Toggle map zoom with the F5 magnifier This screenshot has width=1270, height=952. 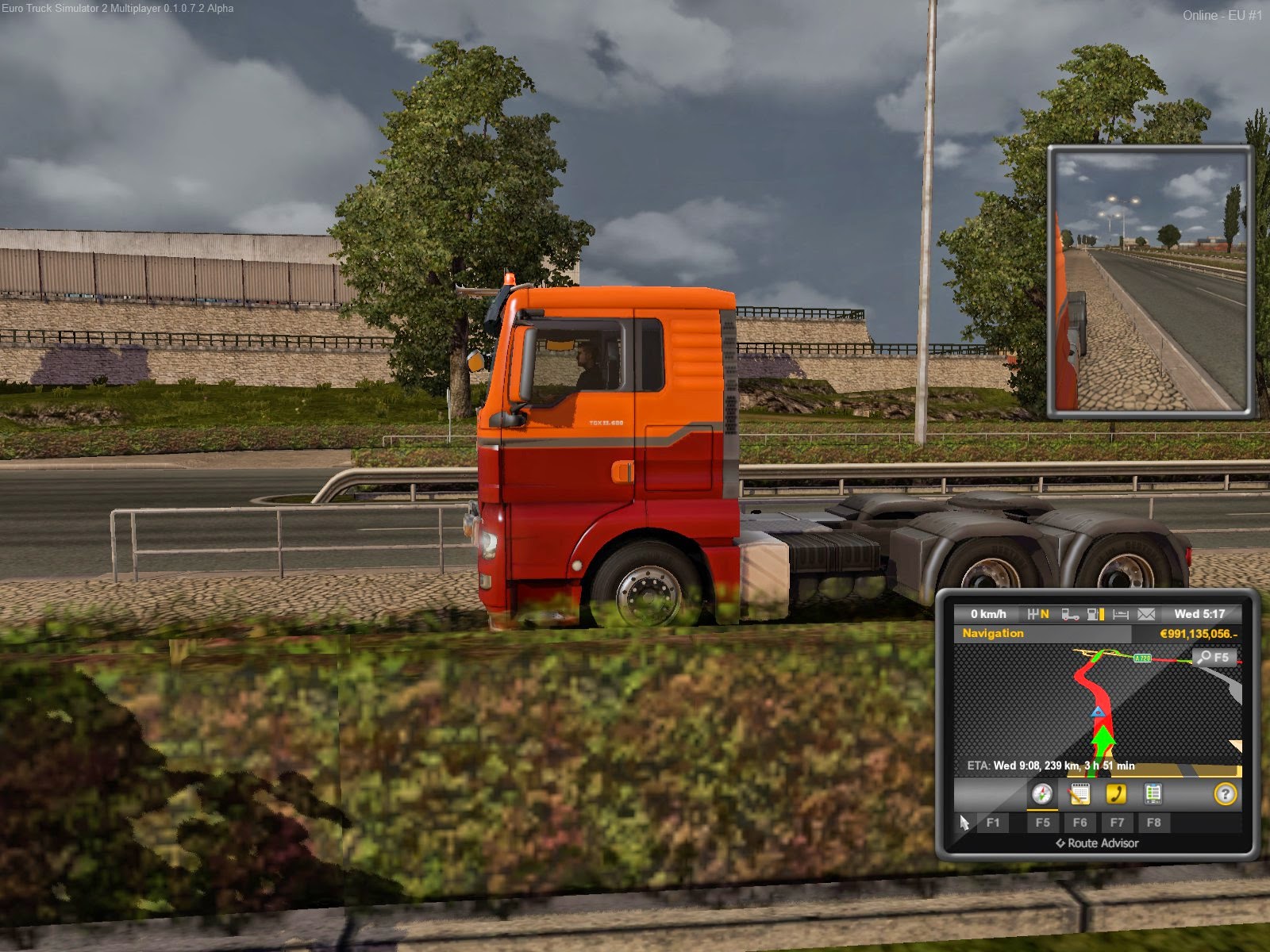[x=1214, y=658]
